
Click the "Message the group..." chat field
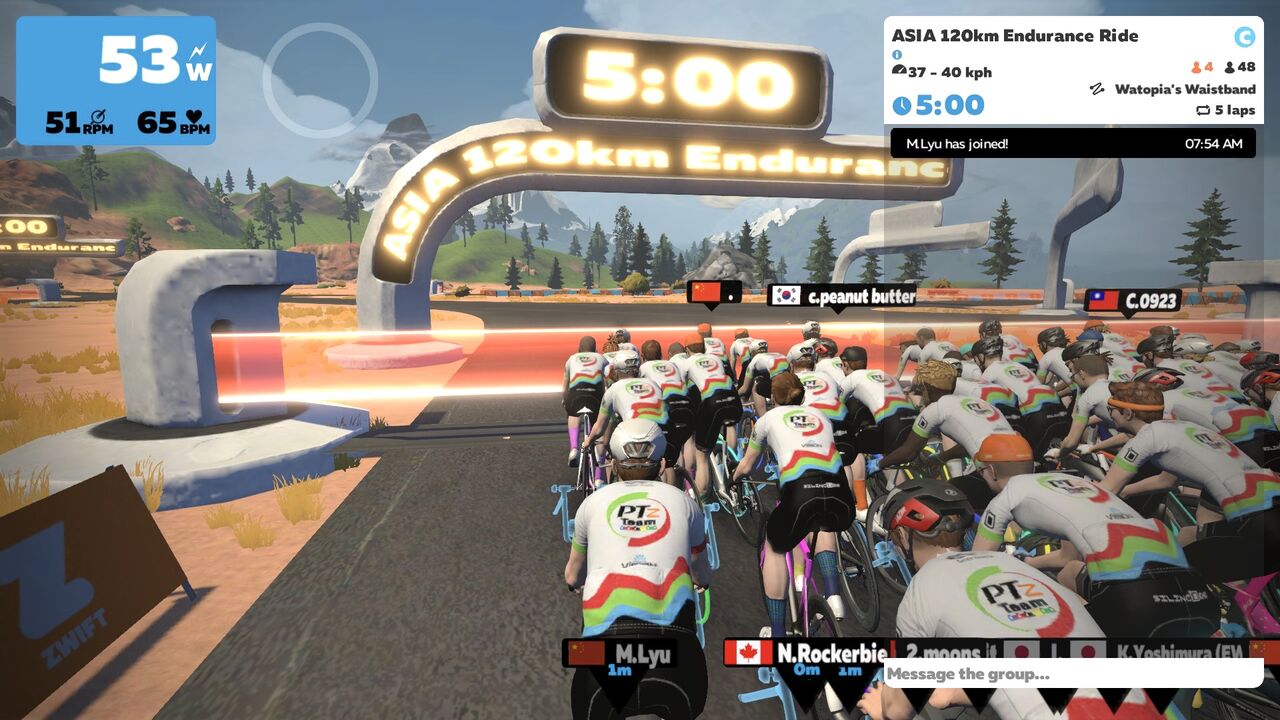[1070, 673]
